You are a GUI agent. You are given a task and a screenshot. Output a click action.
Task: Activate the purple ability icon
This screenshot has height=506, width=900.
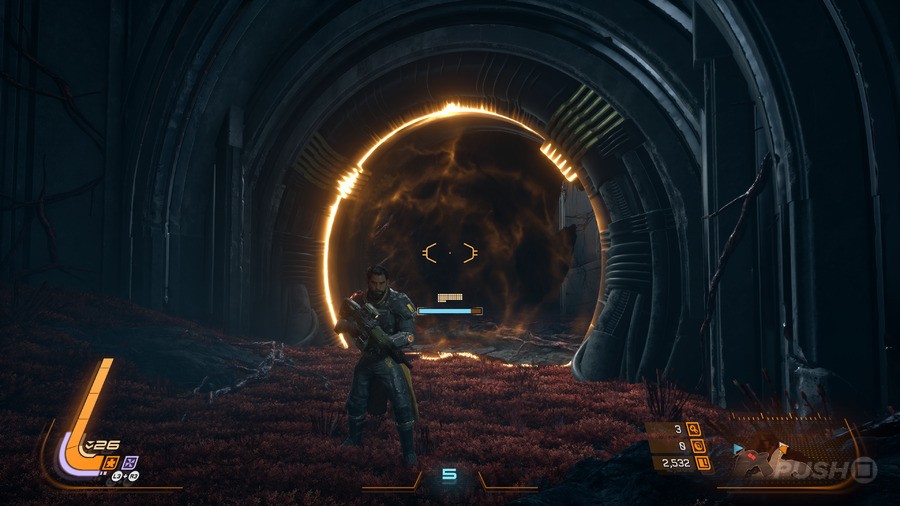132,462
